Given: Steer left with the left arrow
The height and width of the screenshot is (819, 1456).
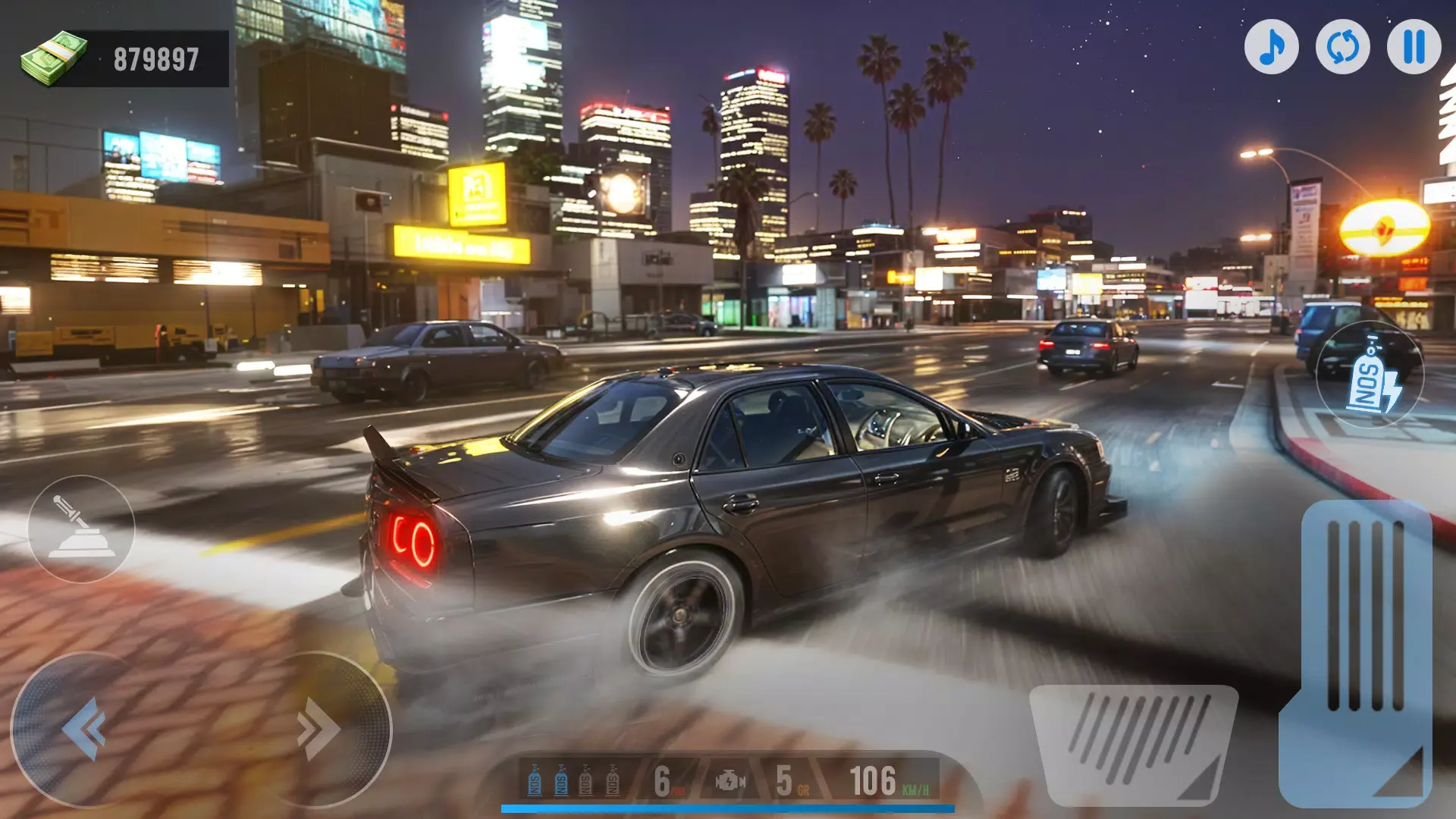Looking at the screenshot, I should (x=83, y=729).
